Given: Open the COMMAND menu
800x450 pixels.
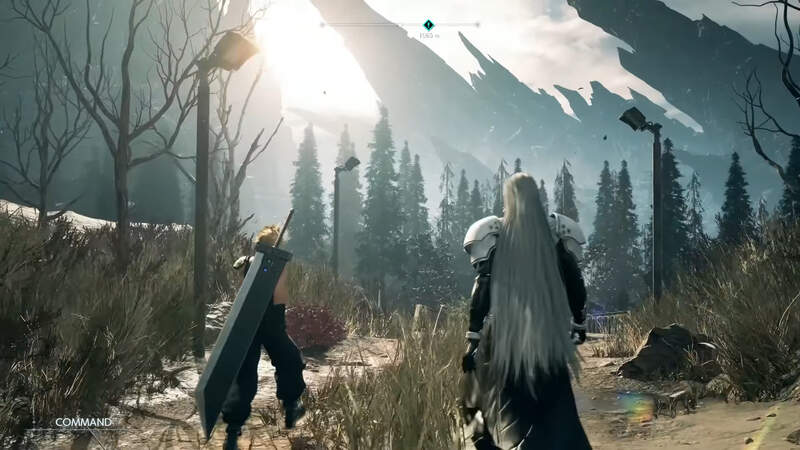Looking at the screenshot, I should pyautogui.click(x=83, y=422).
